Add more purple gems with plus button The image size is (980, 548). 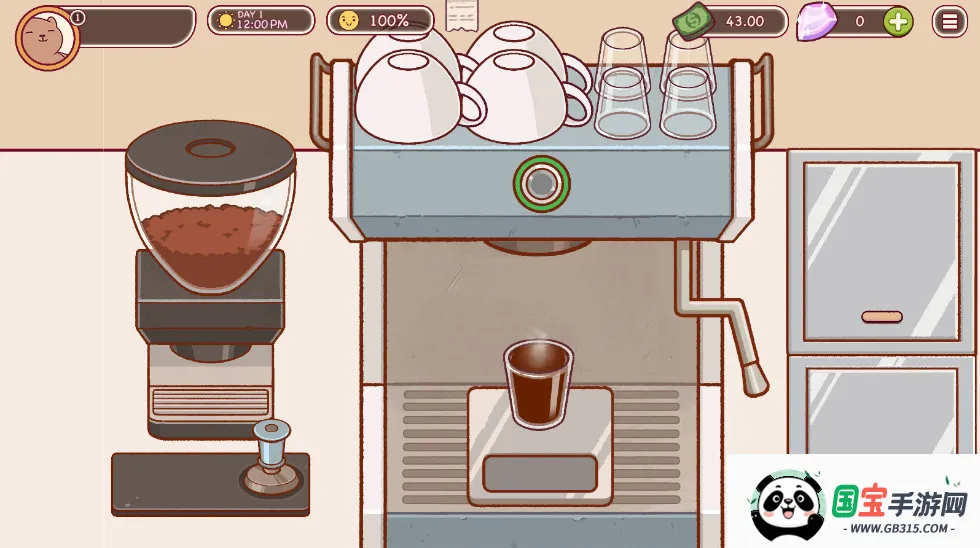(x=897, y=21)
